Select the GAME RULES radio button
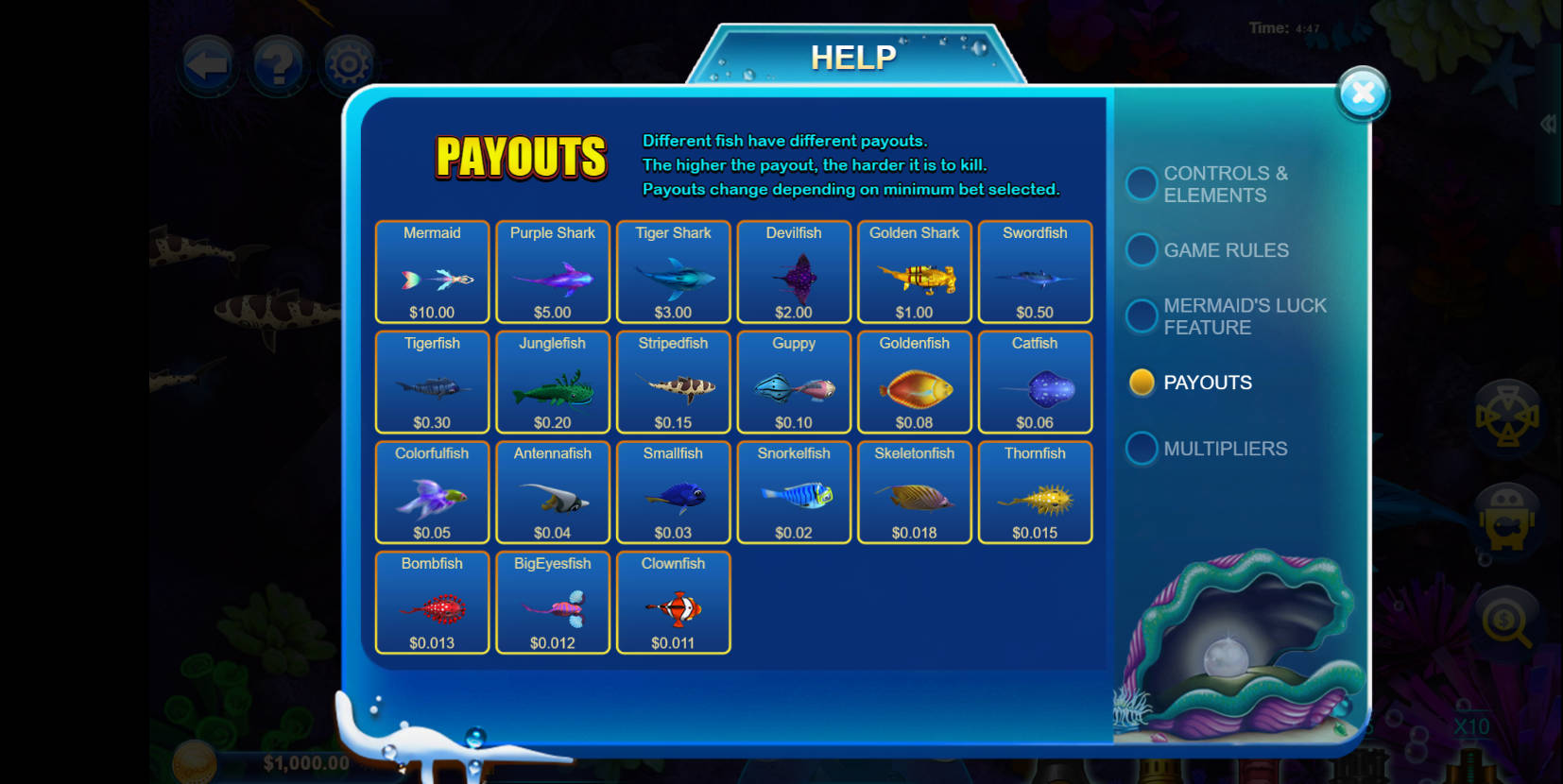 1142,249
